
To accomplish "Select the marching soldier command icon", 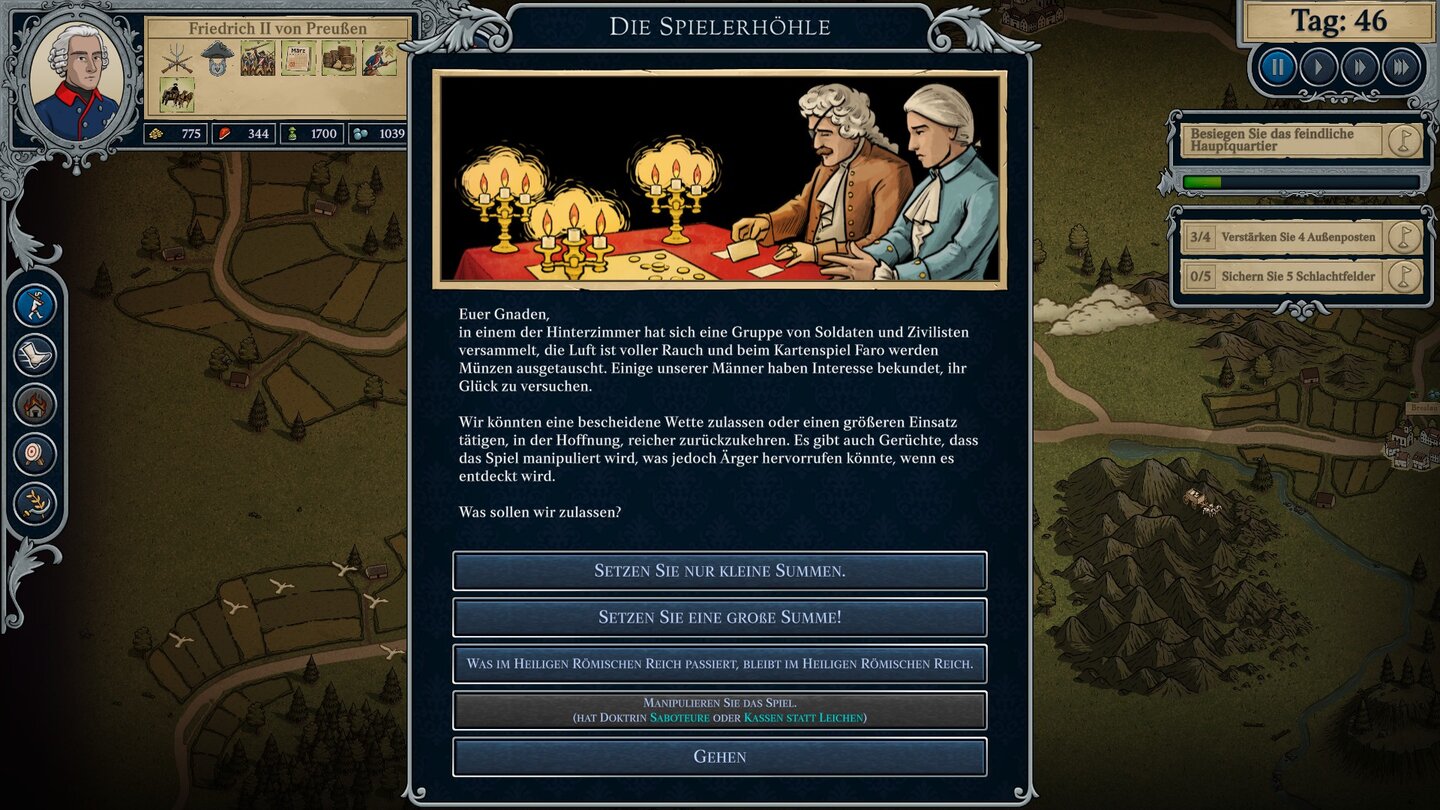I will (x=35, y=306).
